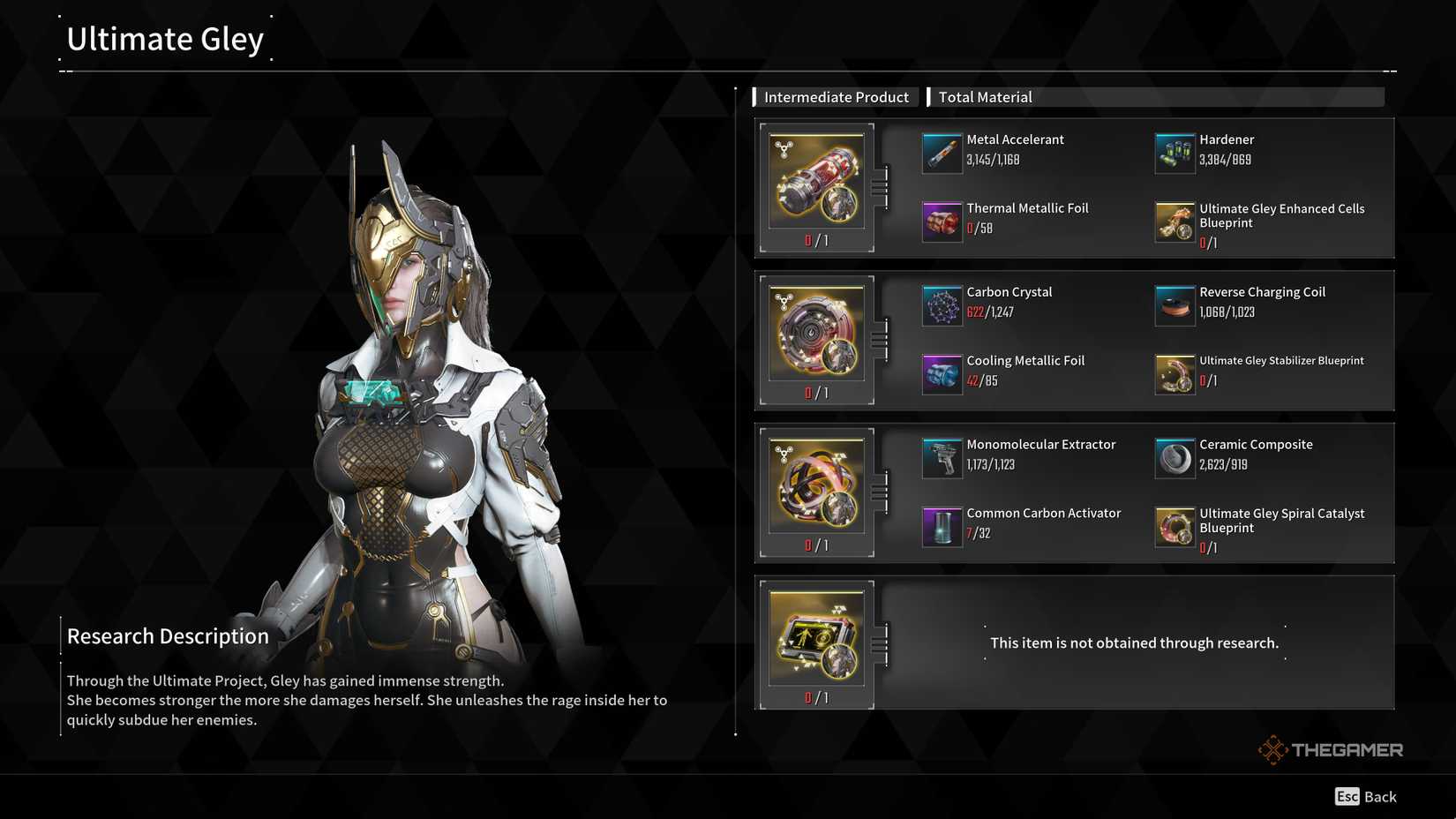Select the Hardener material icon

[x=1174, y=152]
